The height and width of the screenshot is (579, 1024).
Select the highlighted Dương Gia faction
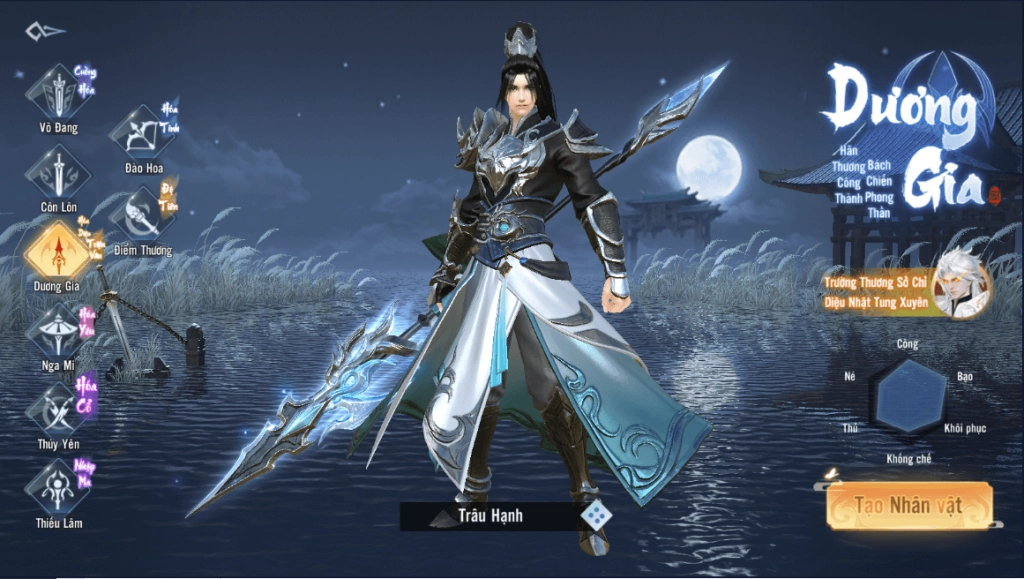tap(58, 251)
